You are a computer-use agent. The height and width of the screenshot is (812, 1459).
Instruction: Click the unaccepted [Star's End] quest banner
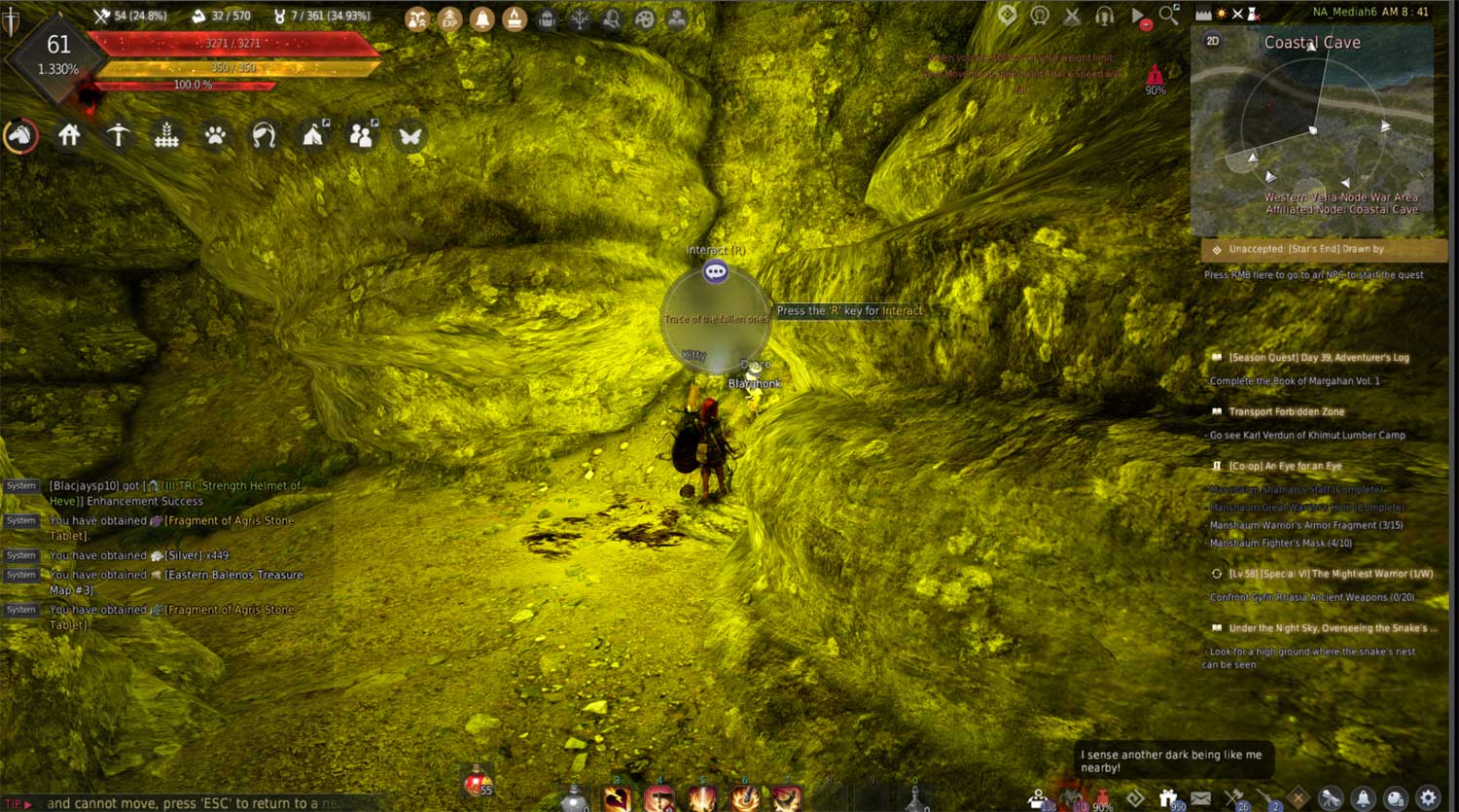[x=1318, y=249]
